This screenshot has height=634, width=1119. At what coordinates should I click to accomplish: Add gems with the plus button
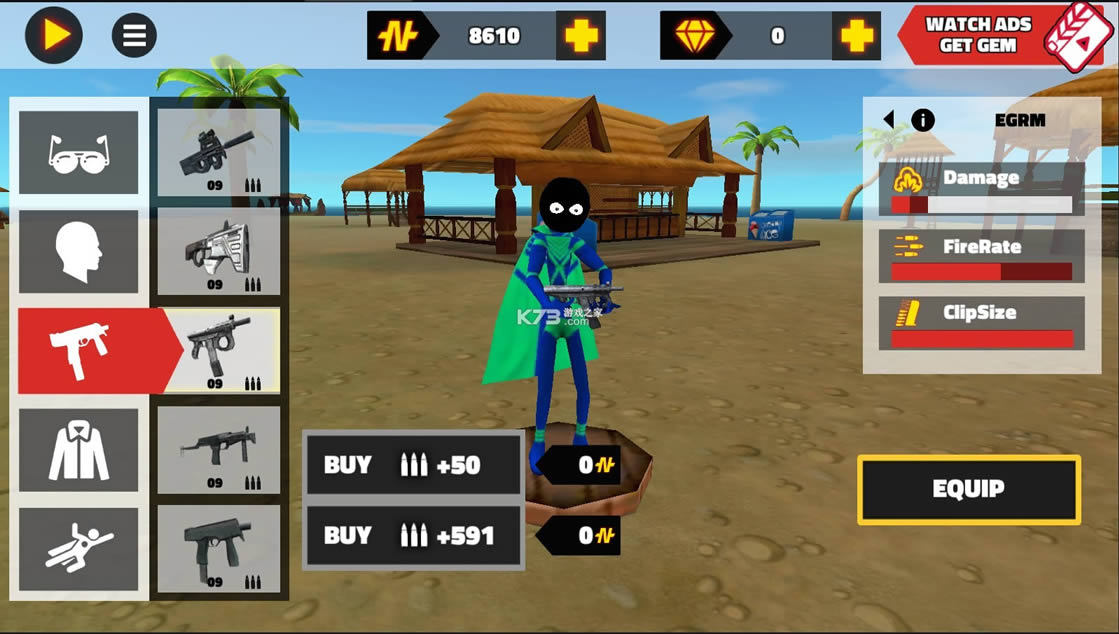856,36
